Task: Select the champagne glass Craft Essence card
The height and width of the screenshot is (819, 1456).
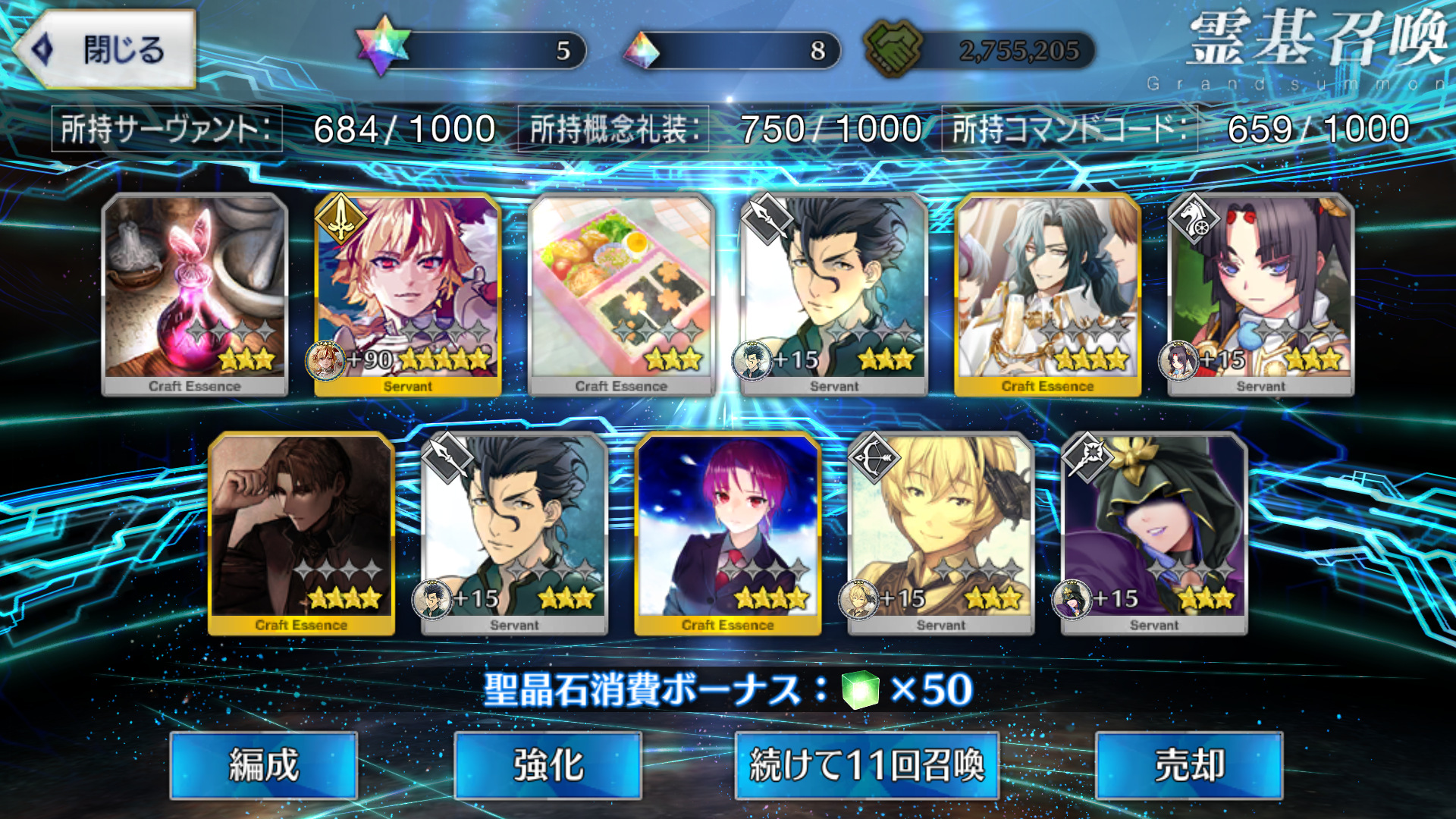Action: [x=1047, y=294]
